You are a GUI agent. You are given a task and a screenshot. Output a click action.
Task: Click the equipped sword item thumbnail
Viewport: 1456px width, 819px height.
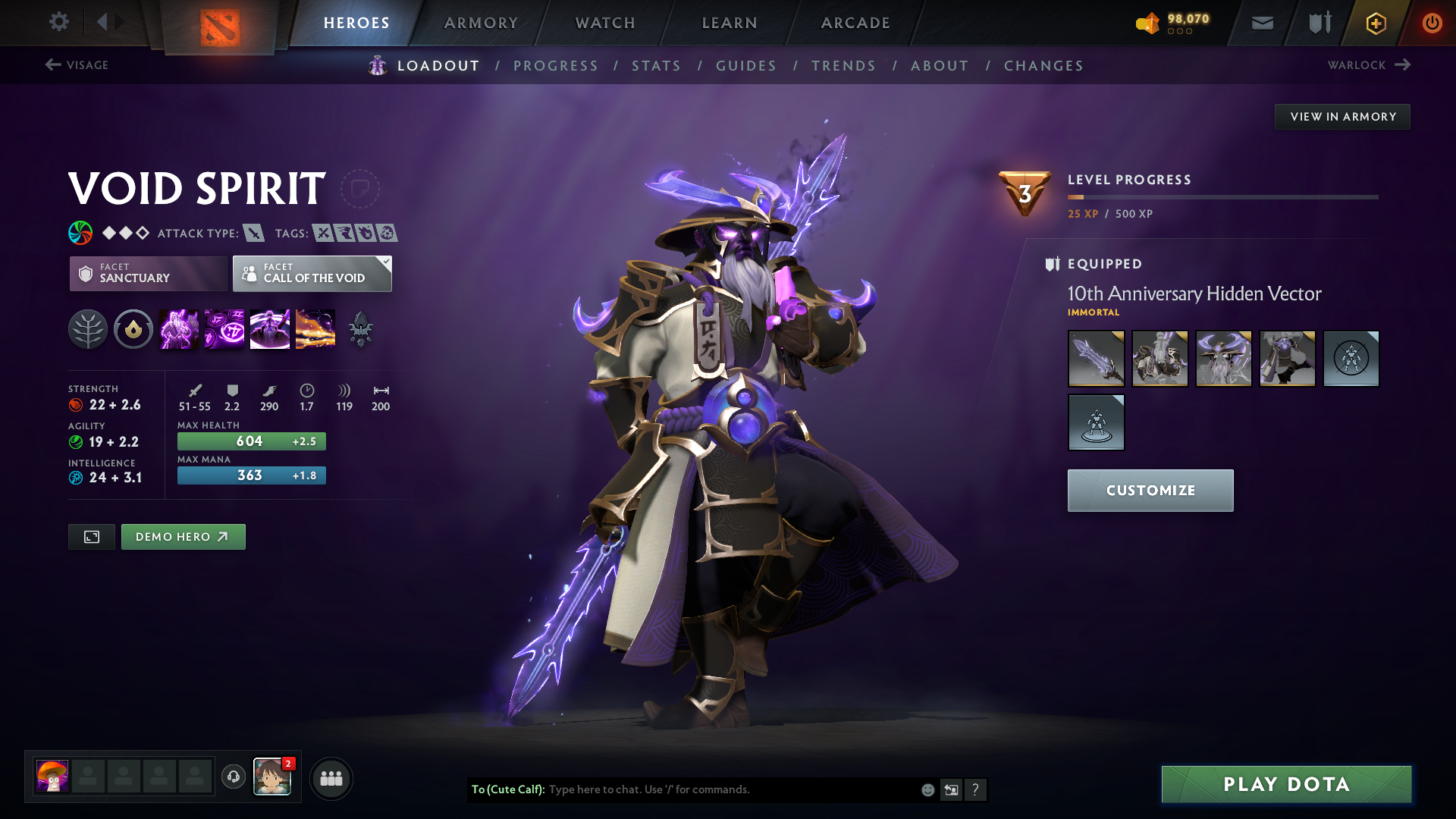[1096, 359]
